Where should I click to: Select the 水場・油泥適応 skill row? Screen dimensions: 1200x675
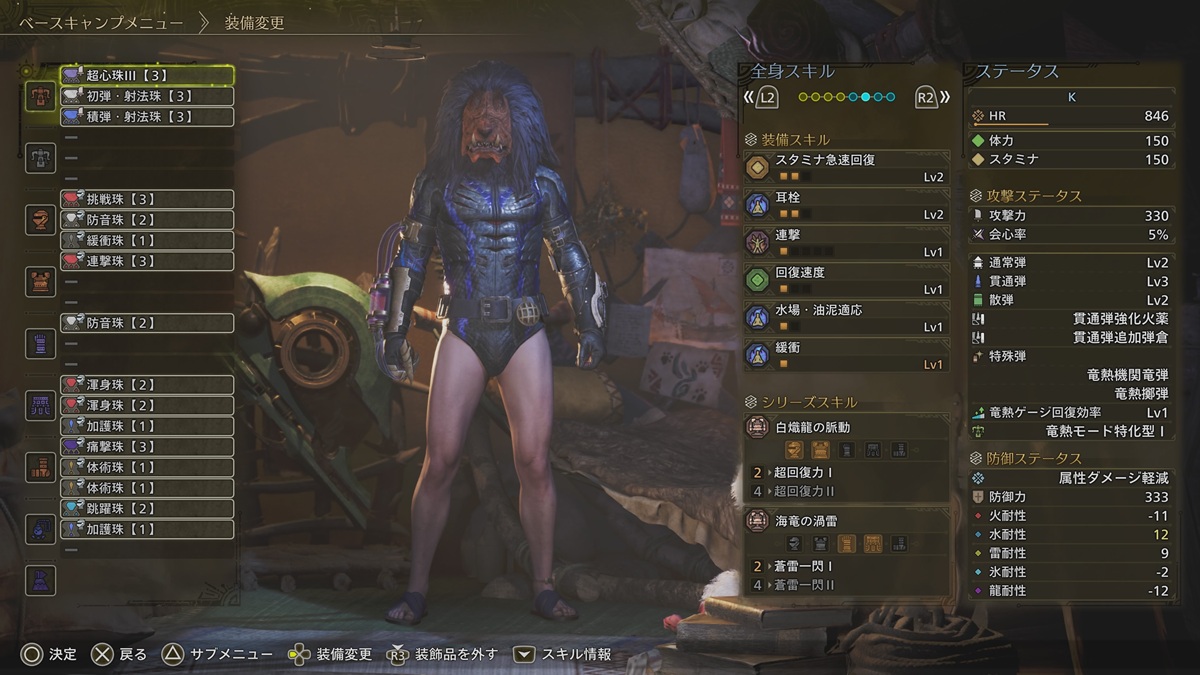[846, 317]
